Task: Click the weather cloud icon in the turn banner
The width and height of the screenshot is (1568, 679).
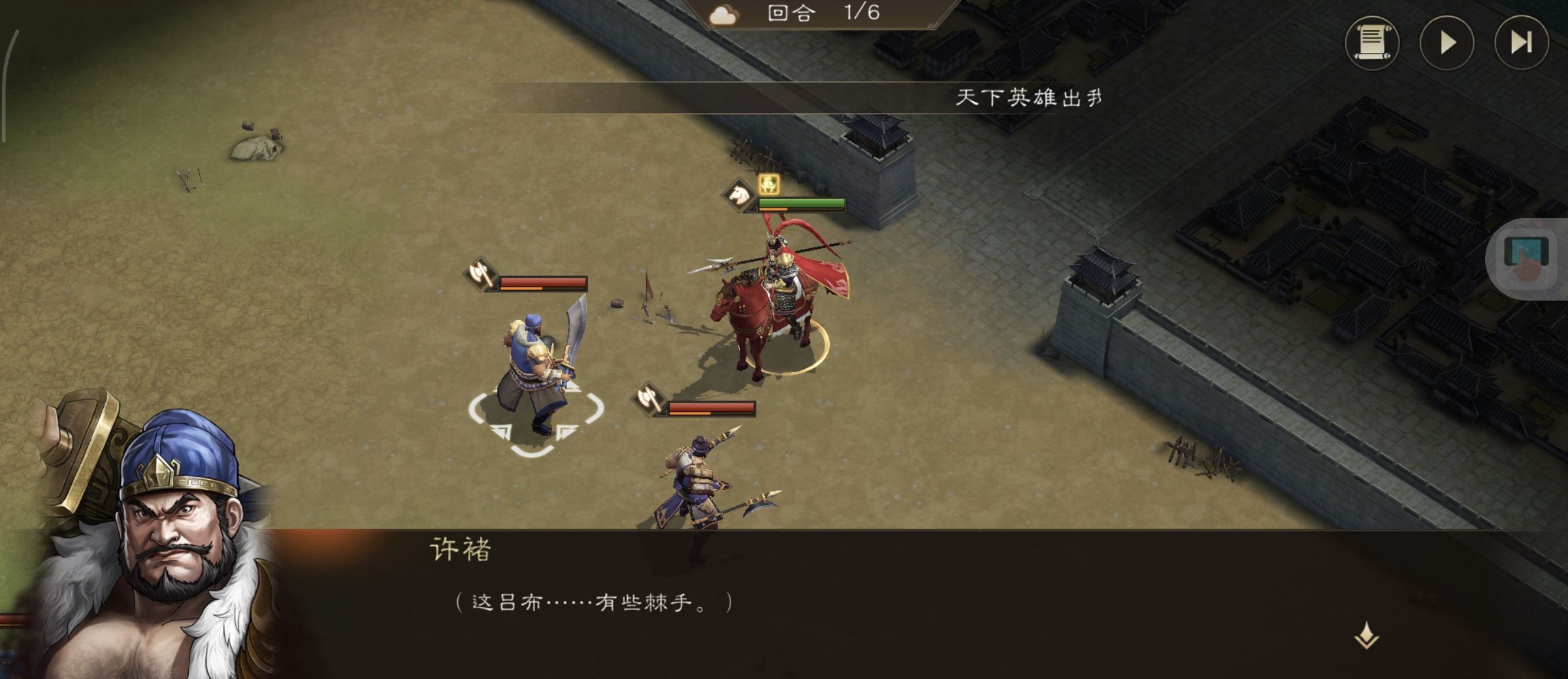Action: [x=724, y=14]
